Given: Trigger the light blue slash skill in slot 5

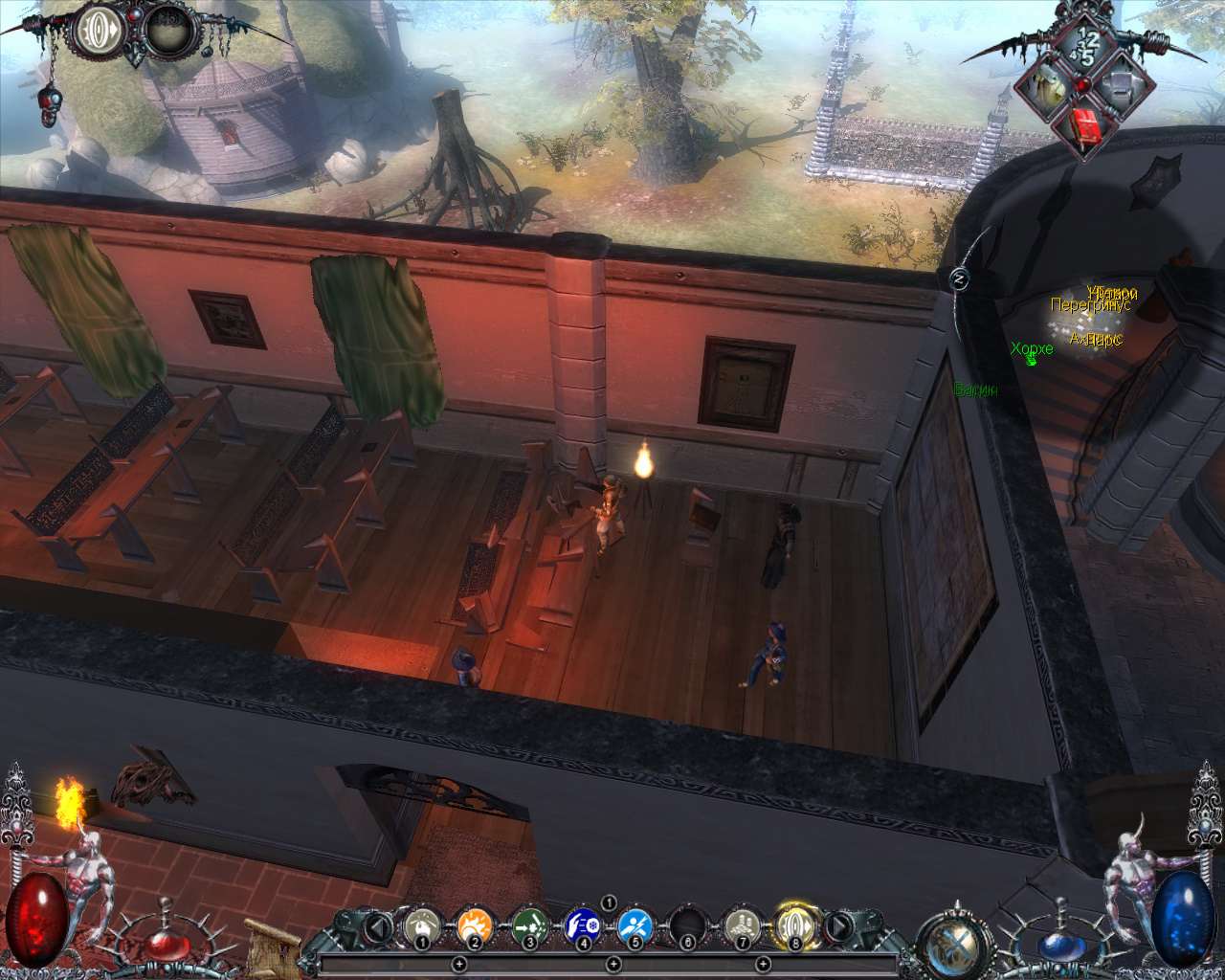Looking at the screenshot, I should click(635, 926).
